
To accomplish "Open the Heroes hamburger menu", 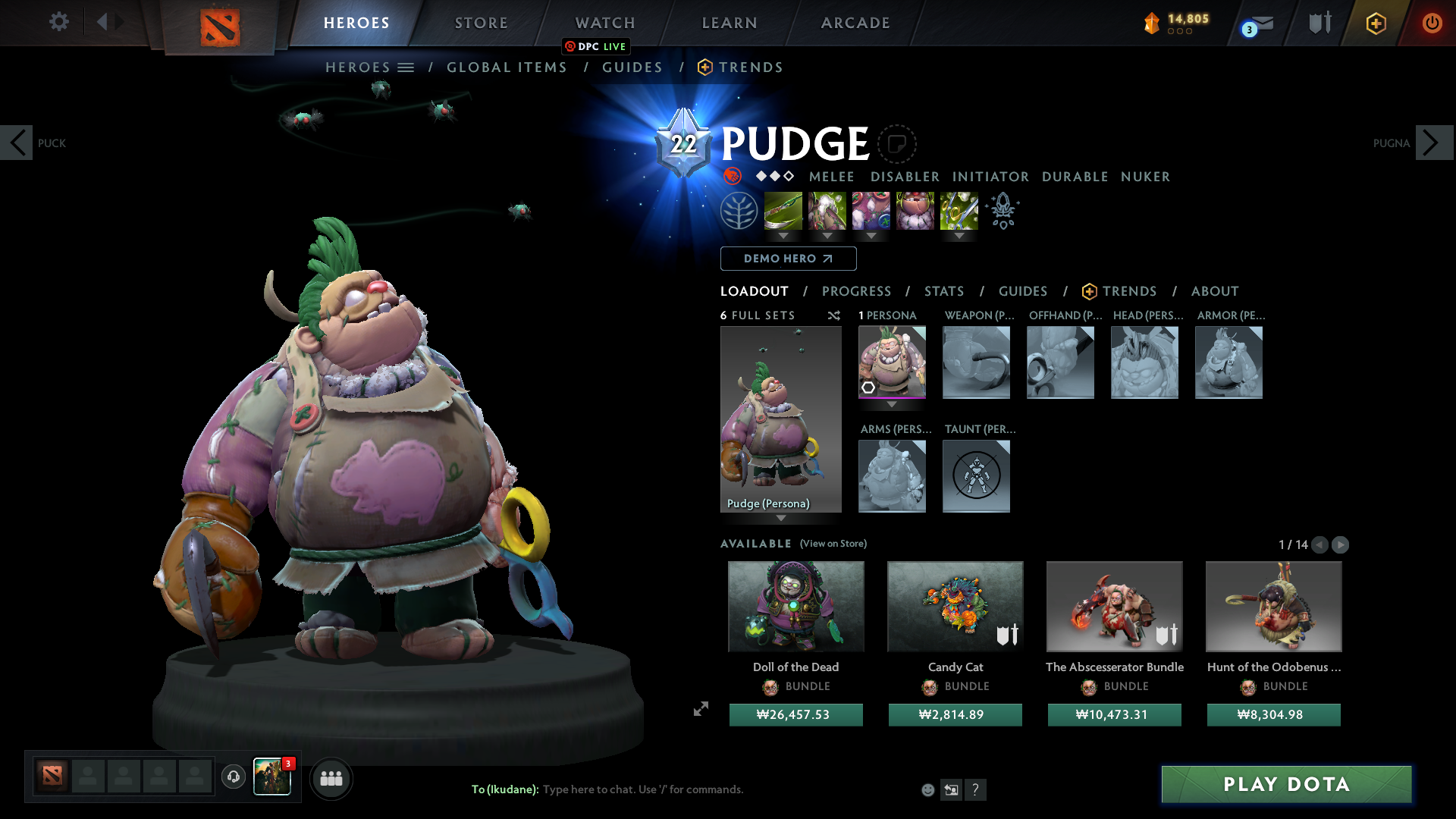I will 407,67.
